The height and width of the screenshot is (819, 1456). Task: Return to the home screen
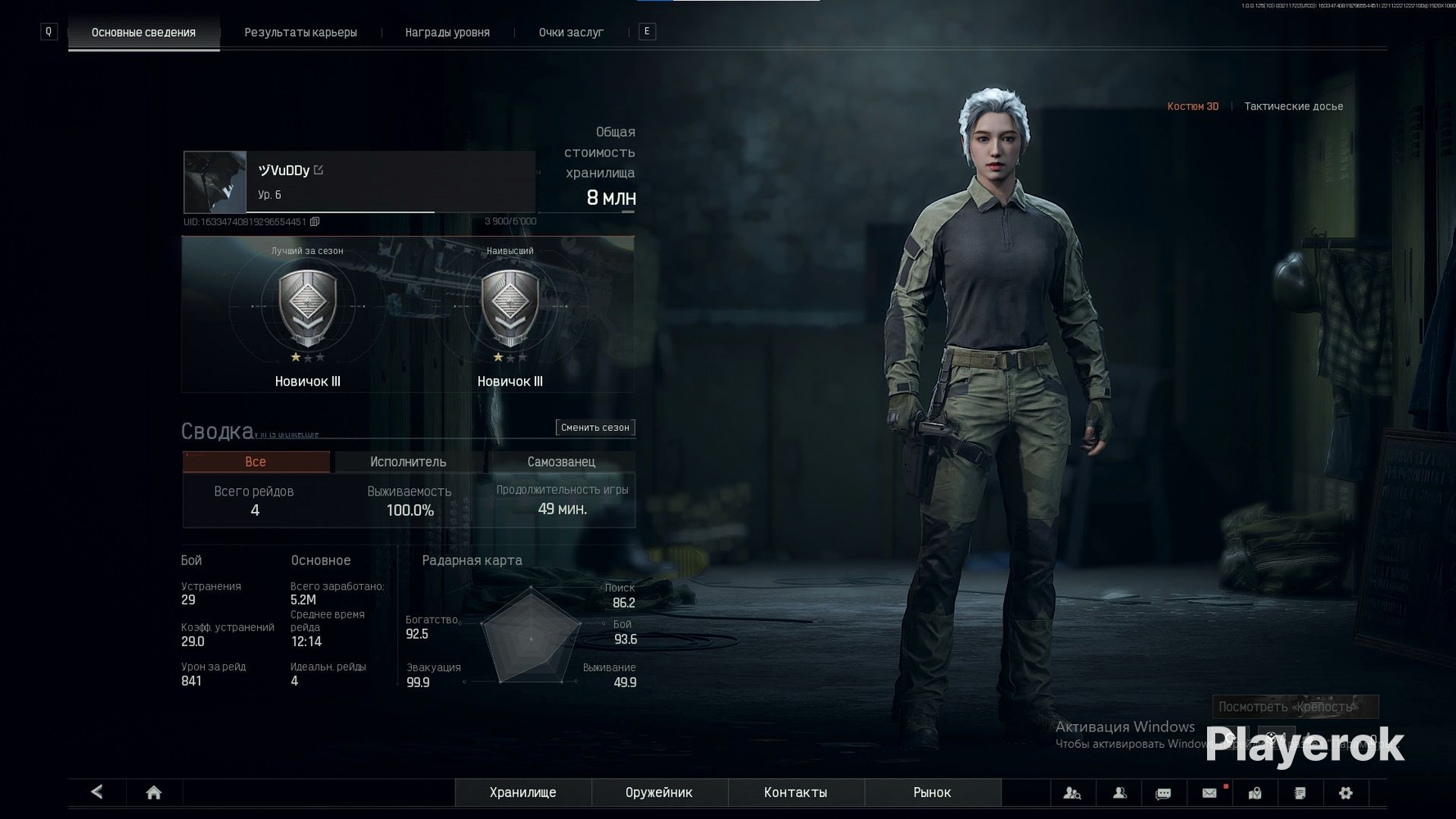click(x=153, y=793)
